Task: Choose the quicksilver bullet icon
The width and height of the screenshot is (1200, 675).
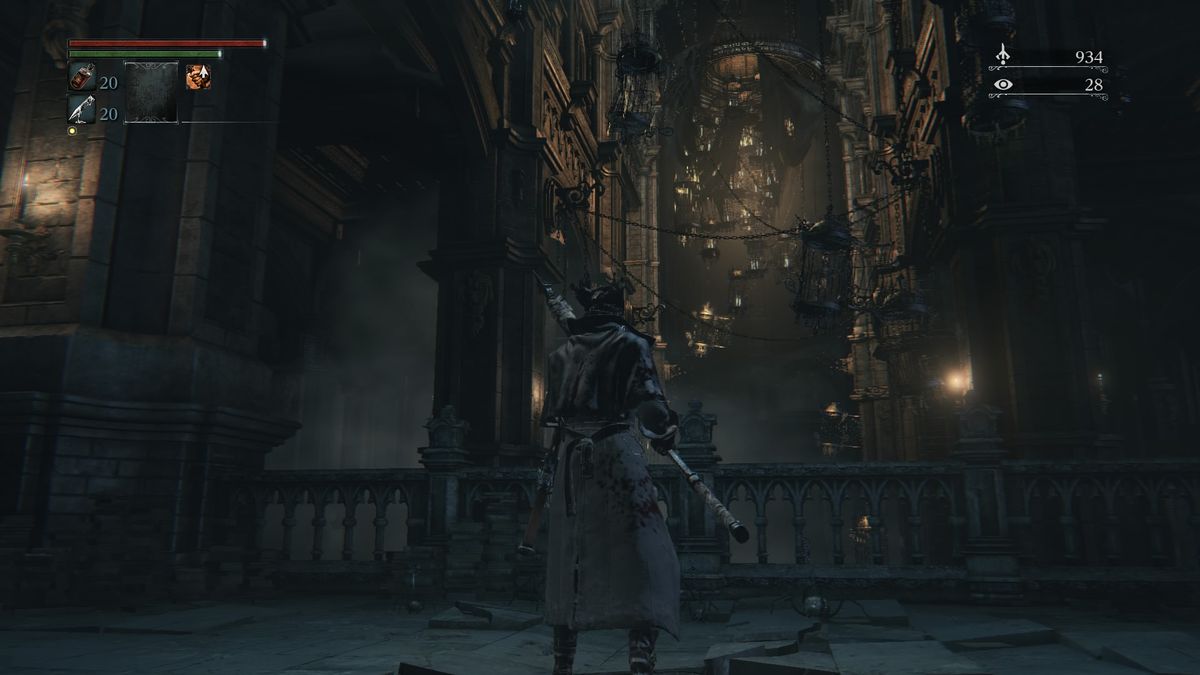Action: tap(82, 110)
